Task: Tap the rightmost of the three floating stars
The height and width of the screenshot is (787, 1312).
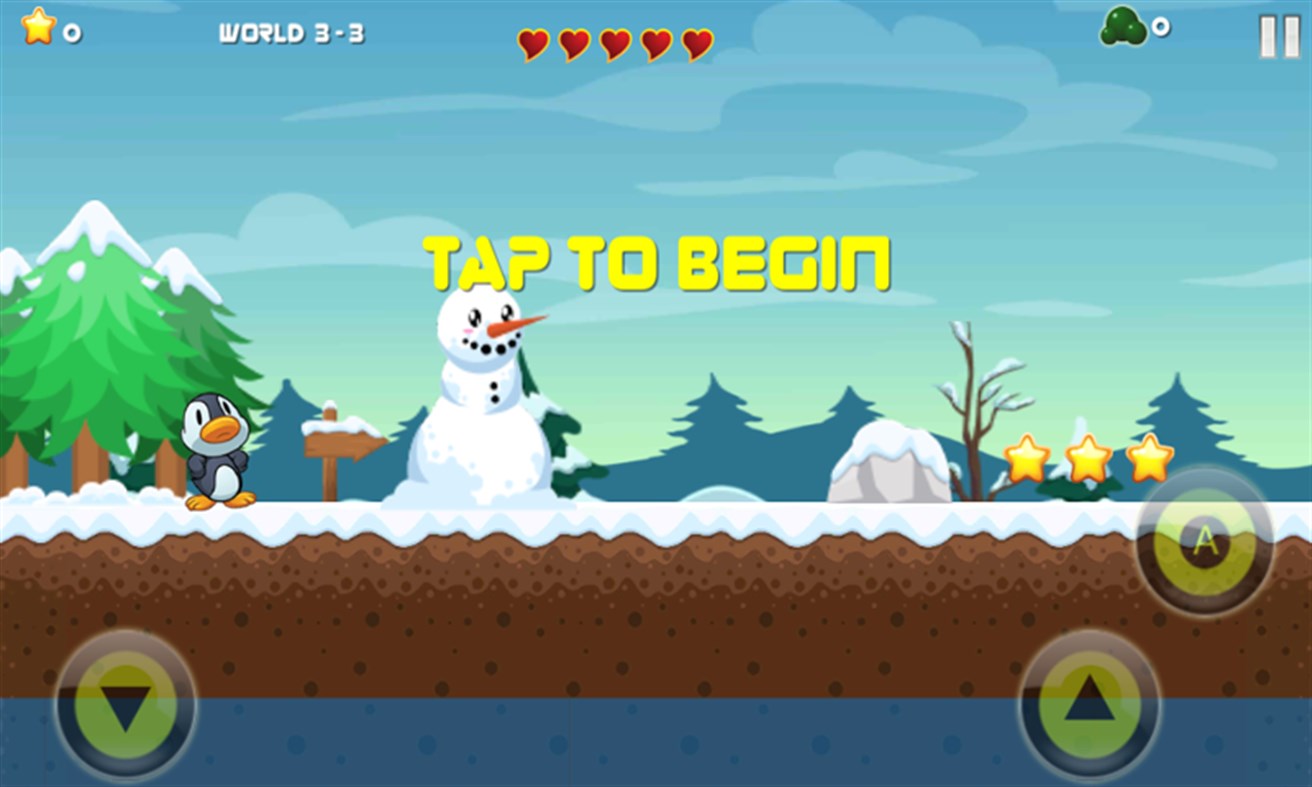Action: click(1152, 459)
